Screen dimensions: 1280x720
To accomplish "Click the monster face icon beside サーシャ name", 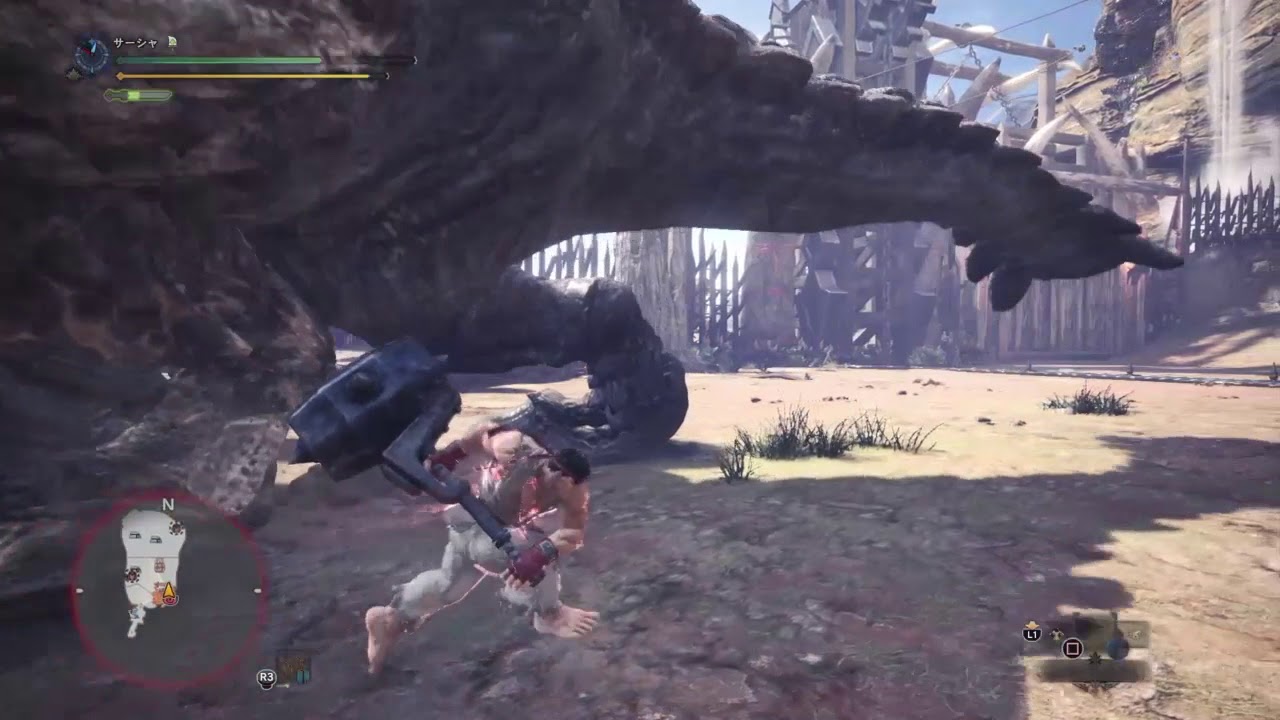I will click(171, 42).
